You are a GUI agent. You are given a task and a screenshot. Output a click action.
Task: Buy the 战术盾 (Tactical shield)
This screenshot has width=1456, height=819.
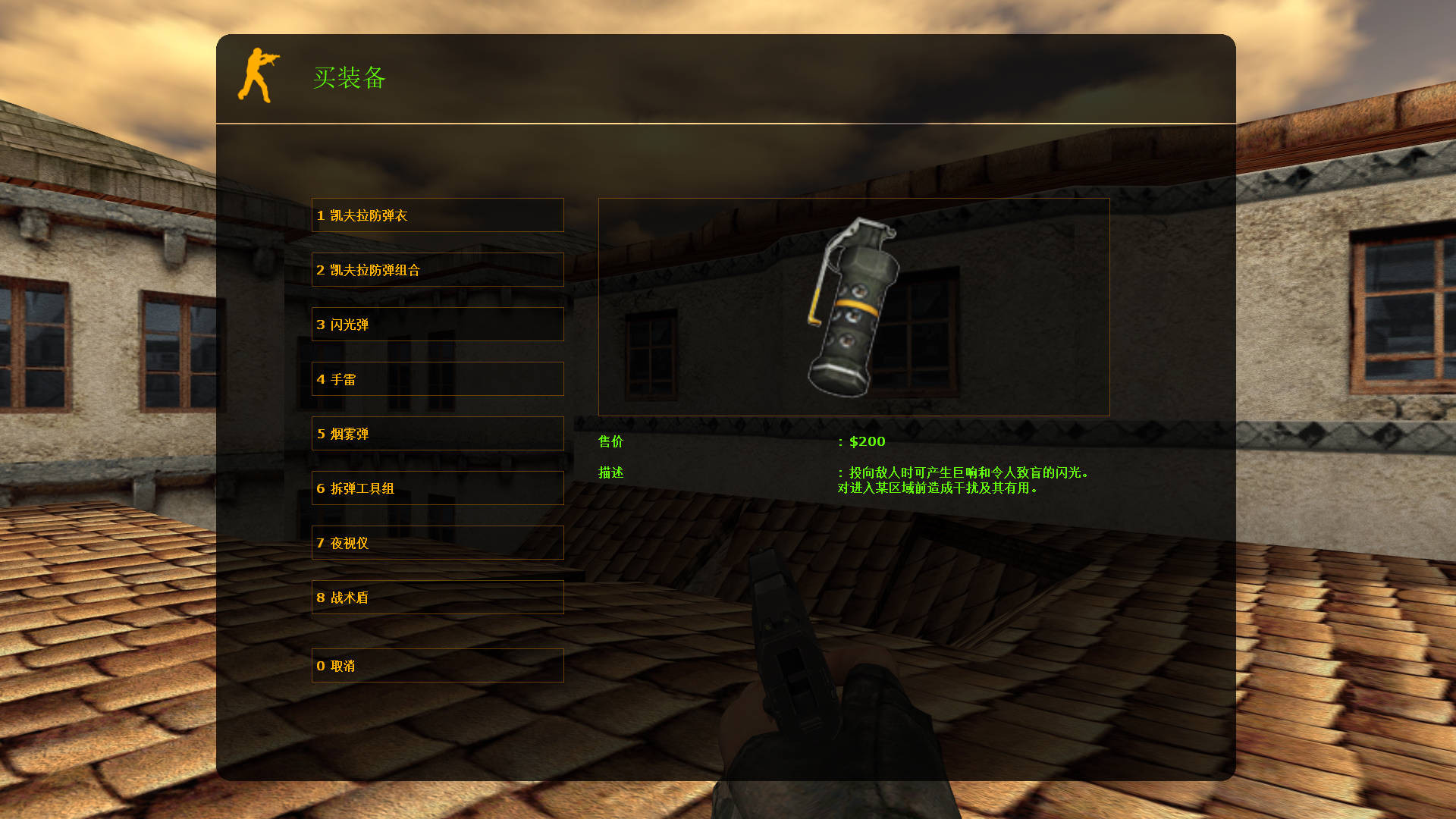(x=437, y=598)
